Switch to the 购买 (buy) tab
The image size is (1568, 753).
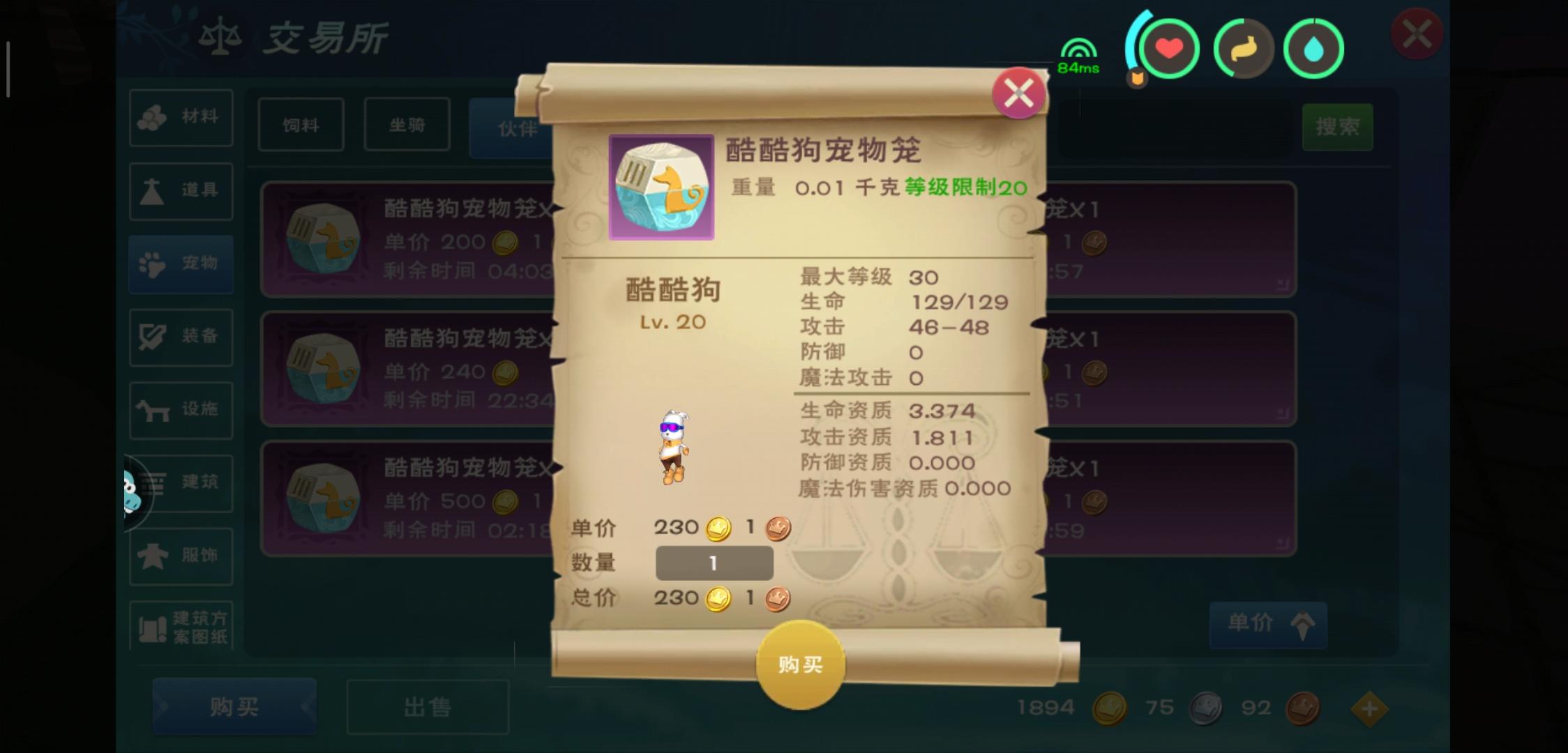point(233,706)
